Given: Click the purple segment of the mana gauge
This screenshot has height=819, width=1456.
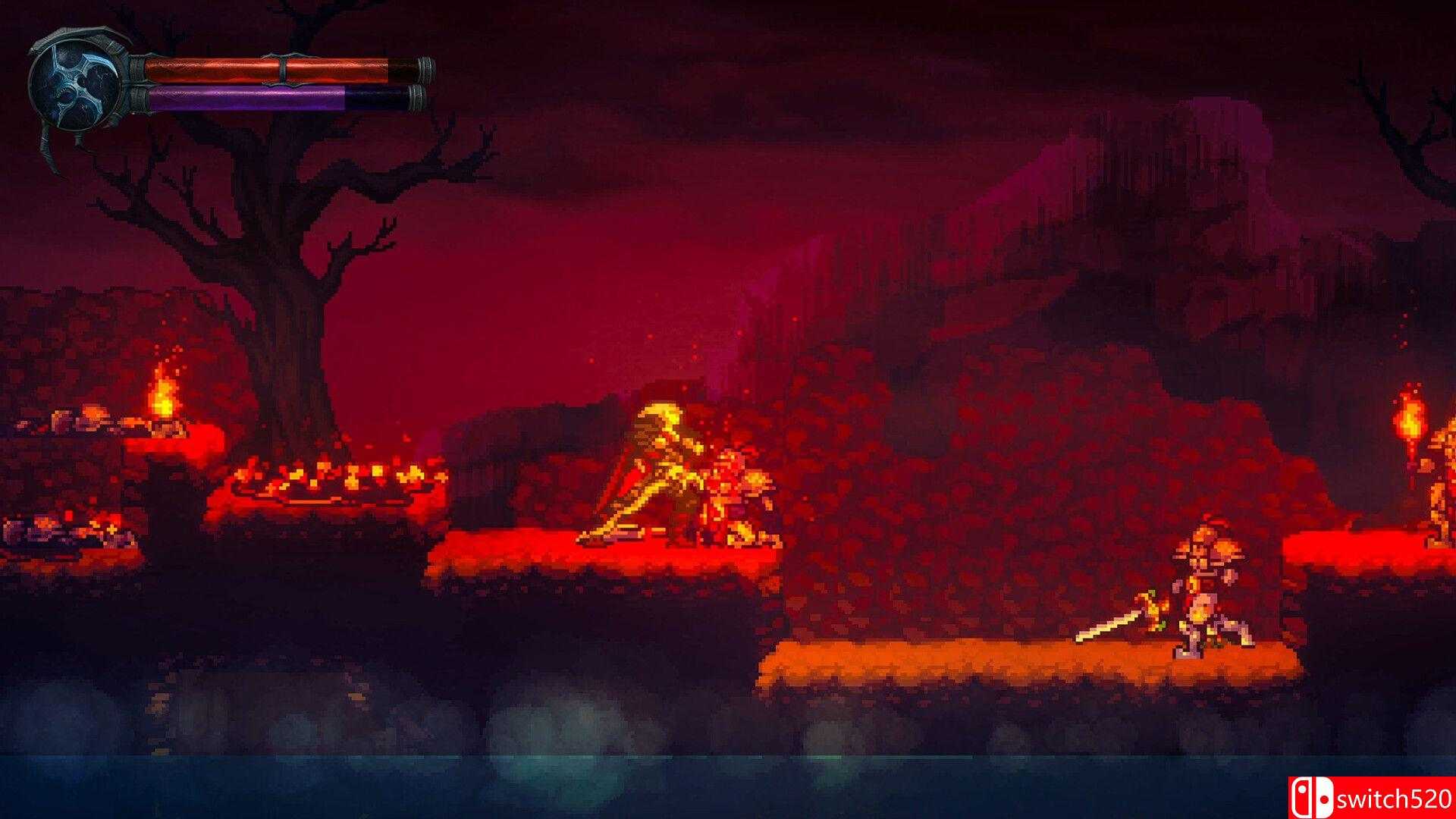Looking at the screenshot, I should click(250, 97).
